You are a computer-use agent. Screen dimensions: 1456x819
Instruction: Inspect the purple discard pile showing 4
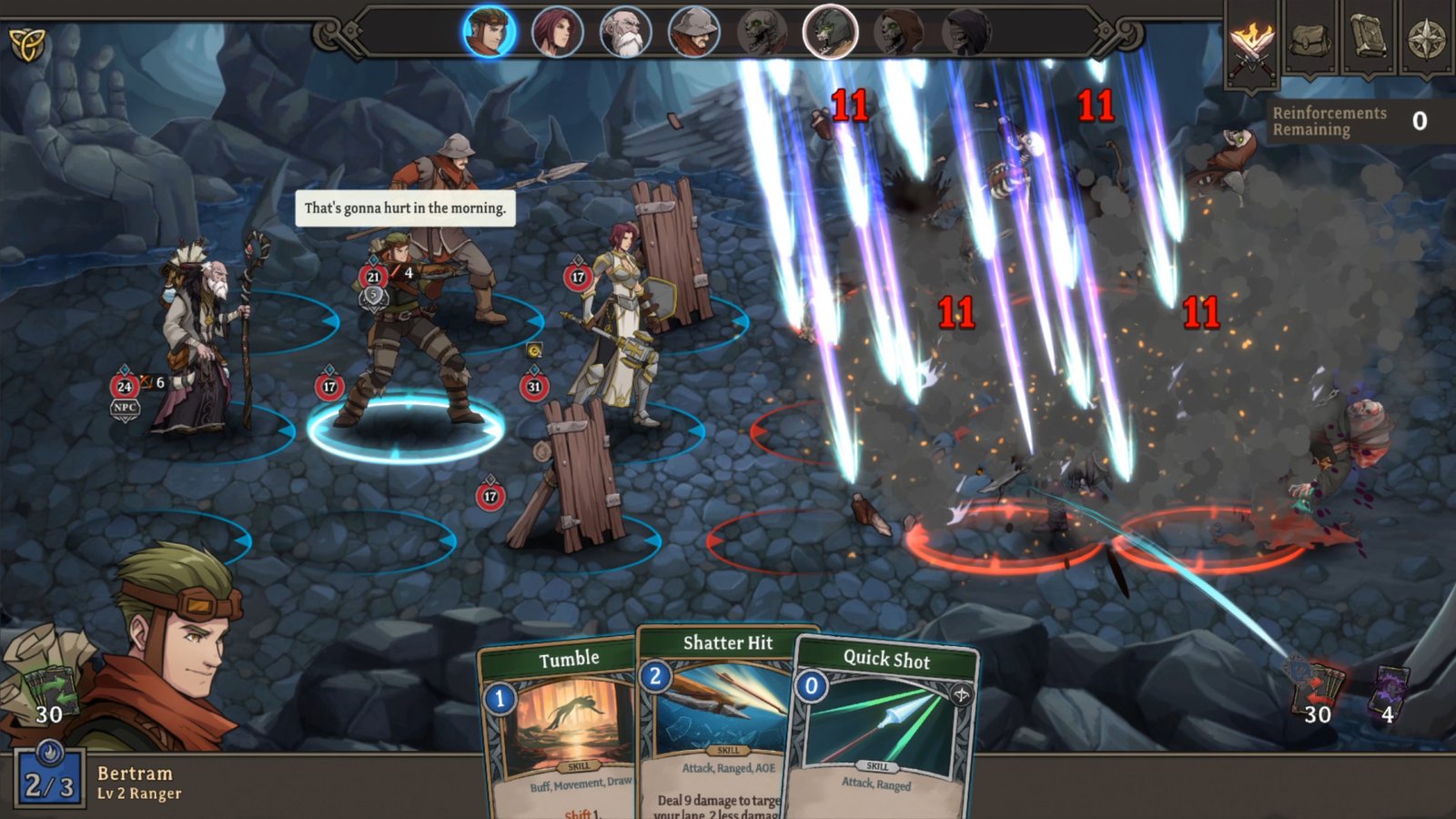point(1390,693)
